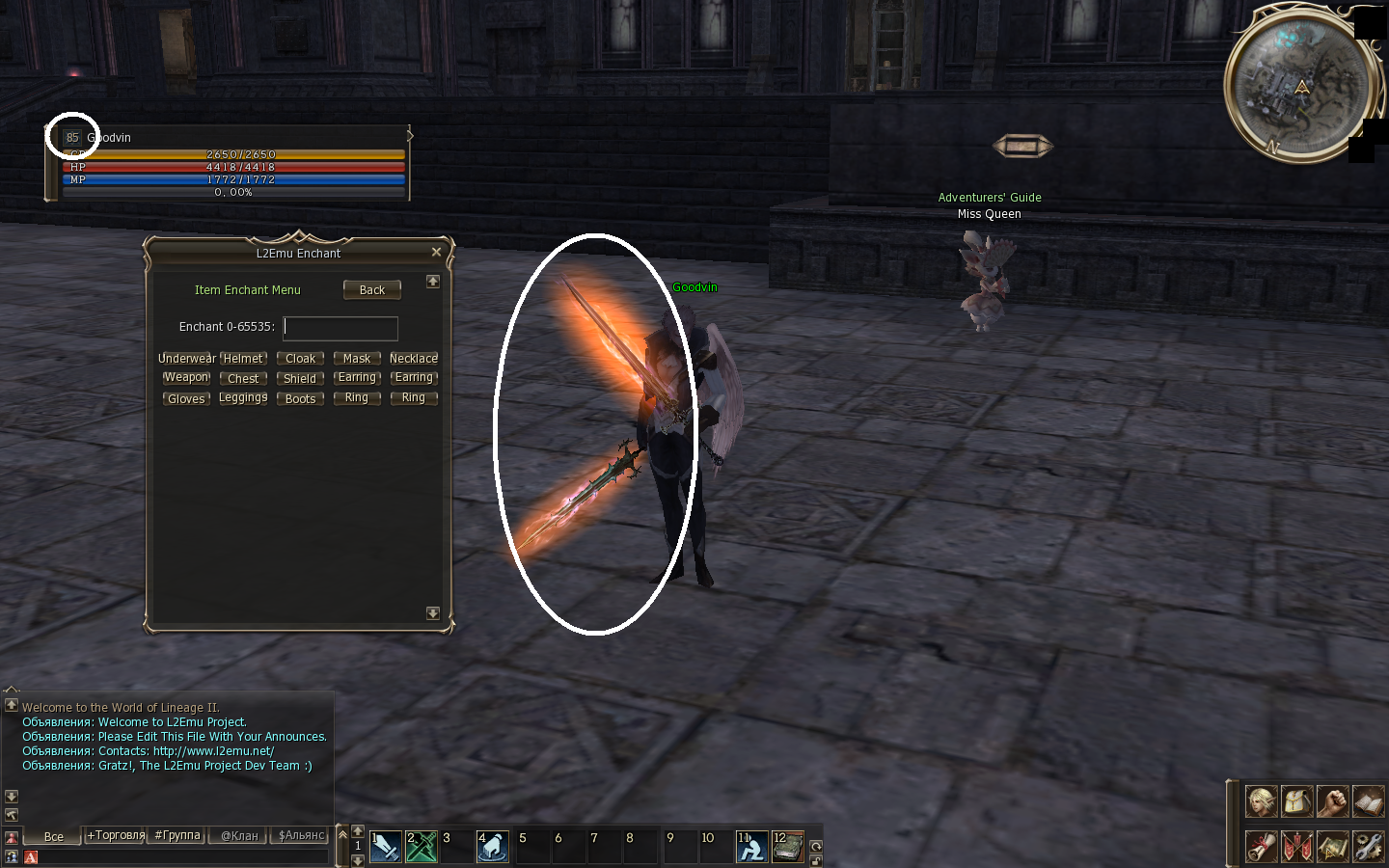Image resolution: width=1389 pixels, height=868 pixels.
Task: Open the inventory bag icon
Action: [1296, 801]
